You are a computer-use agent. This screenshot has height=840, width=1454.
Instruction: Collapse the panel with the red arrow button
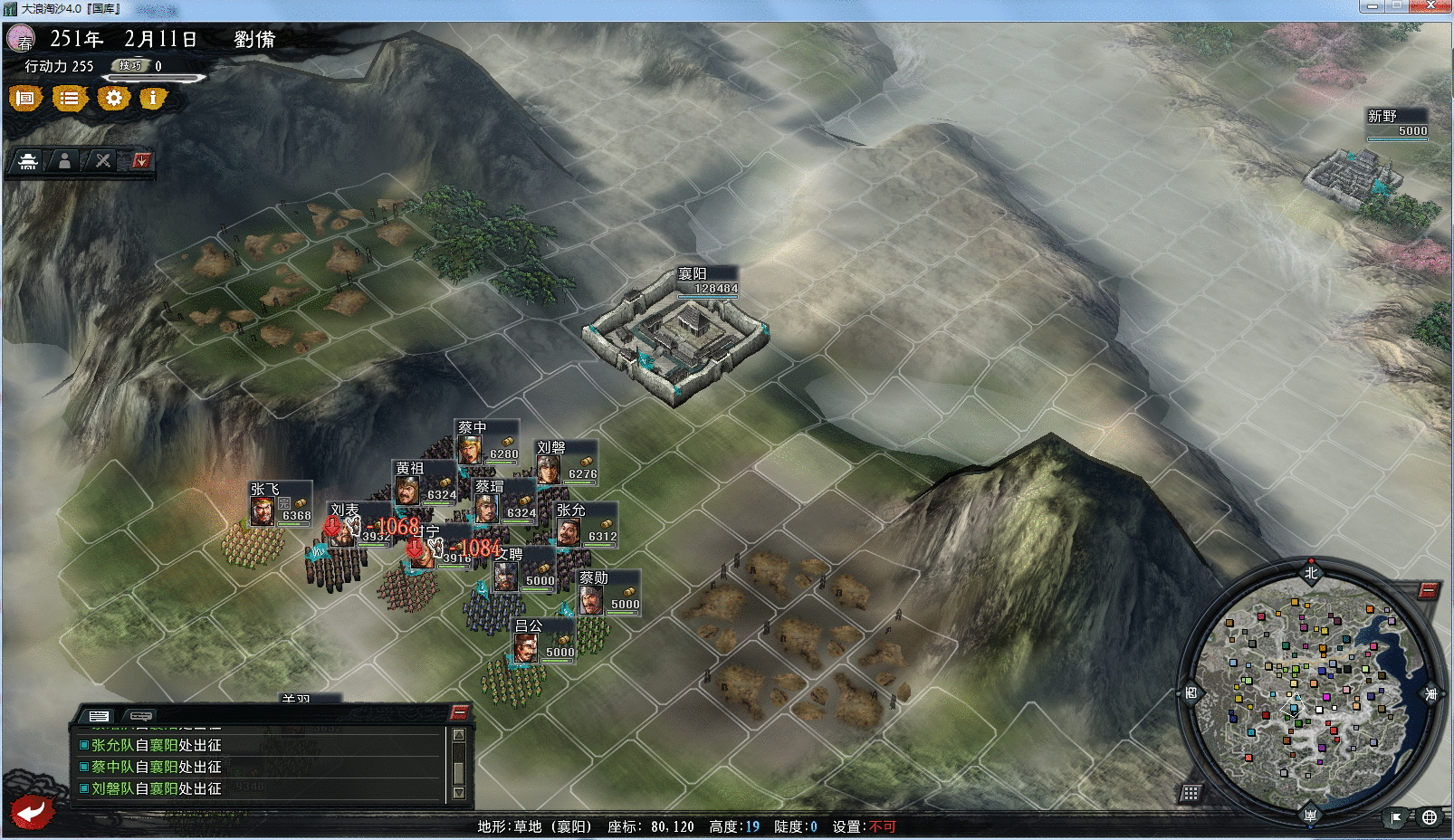pos(141,161)
